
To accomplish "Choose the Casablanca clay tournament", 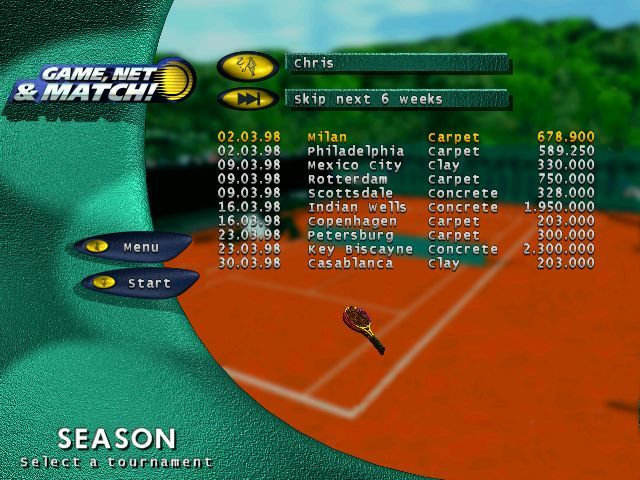I will [x=405, y=263].
